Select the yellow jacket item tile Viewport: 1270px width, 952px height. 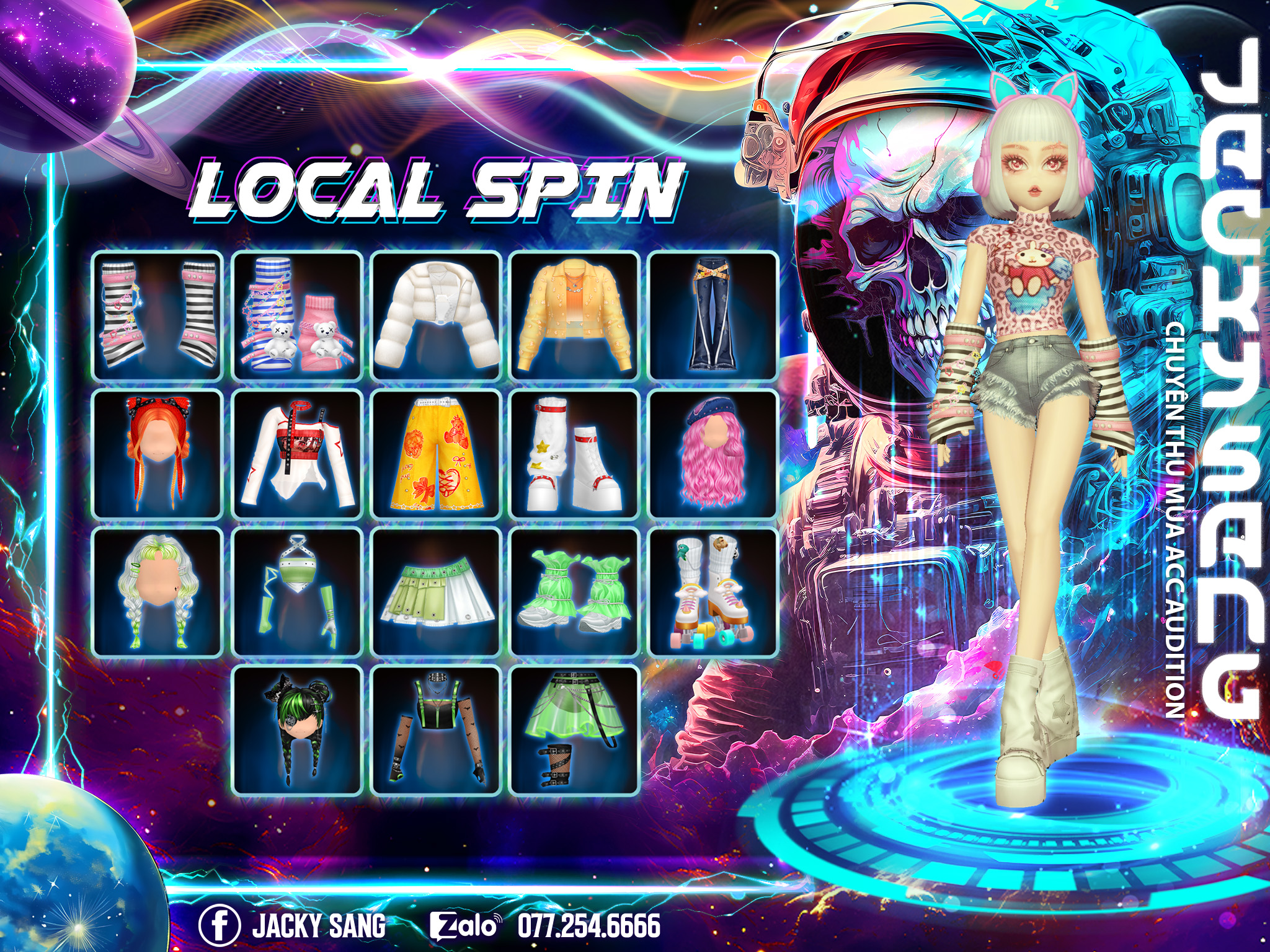[x=575, y=315]
